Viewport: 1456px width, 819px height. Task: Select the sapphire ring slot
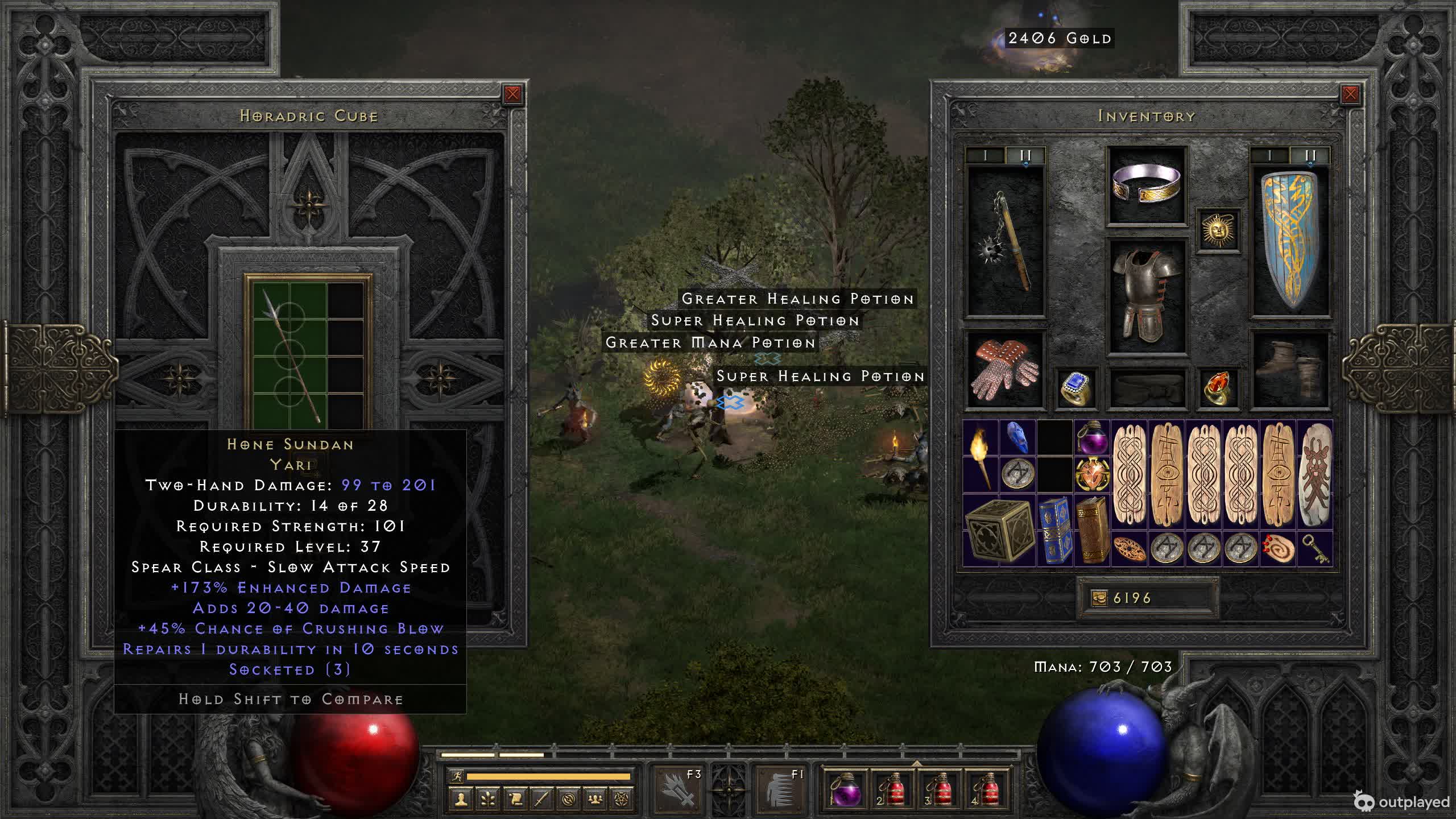[1075, 388]
